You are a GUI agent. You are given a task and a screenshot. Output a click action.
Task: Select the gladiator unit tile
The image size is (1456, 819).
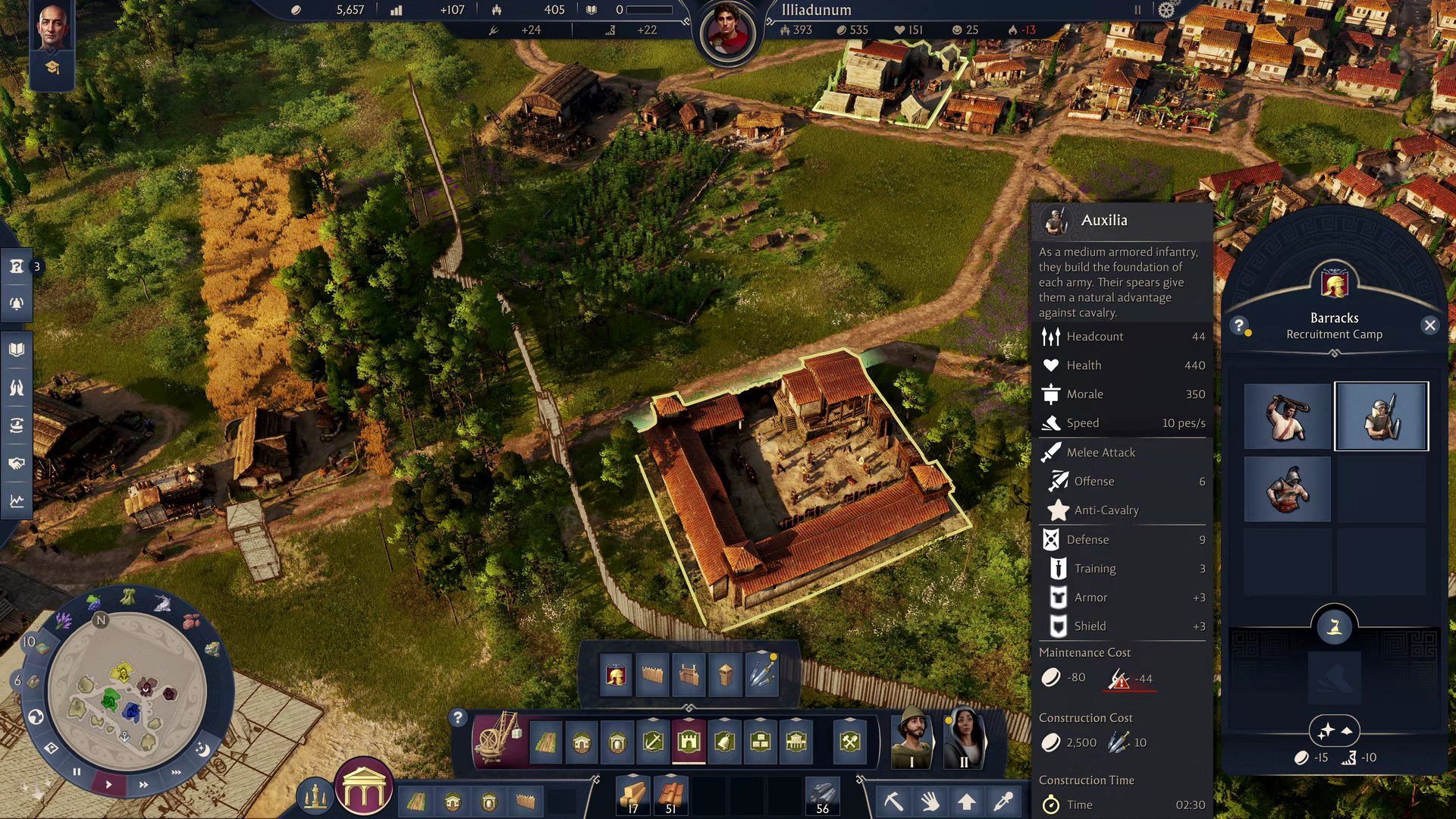coord(1287,489)
